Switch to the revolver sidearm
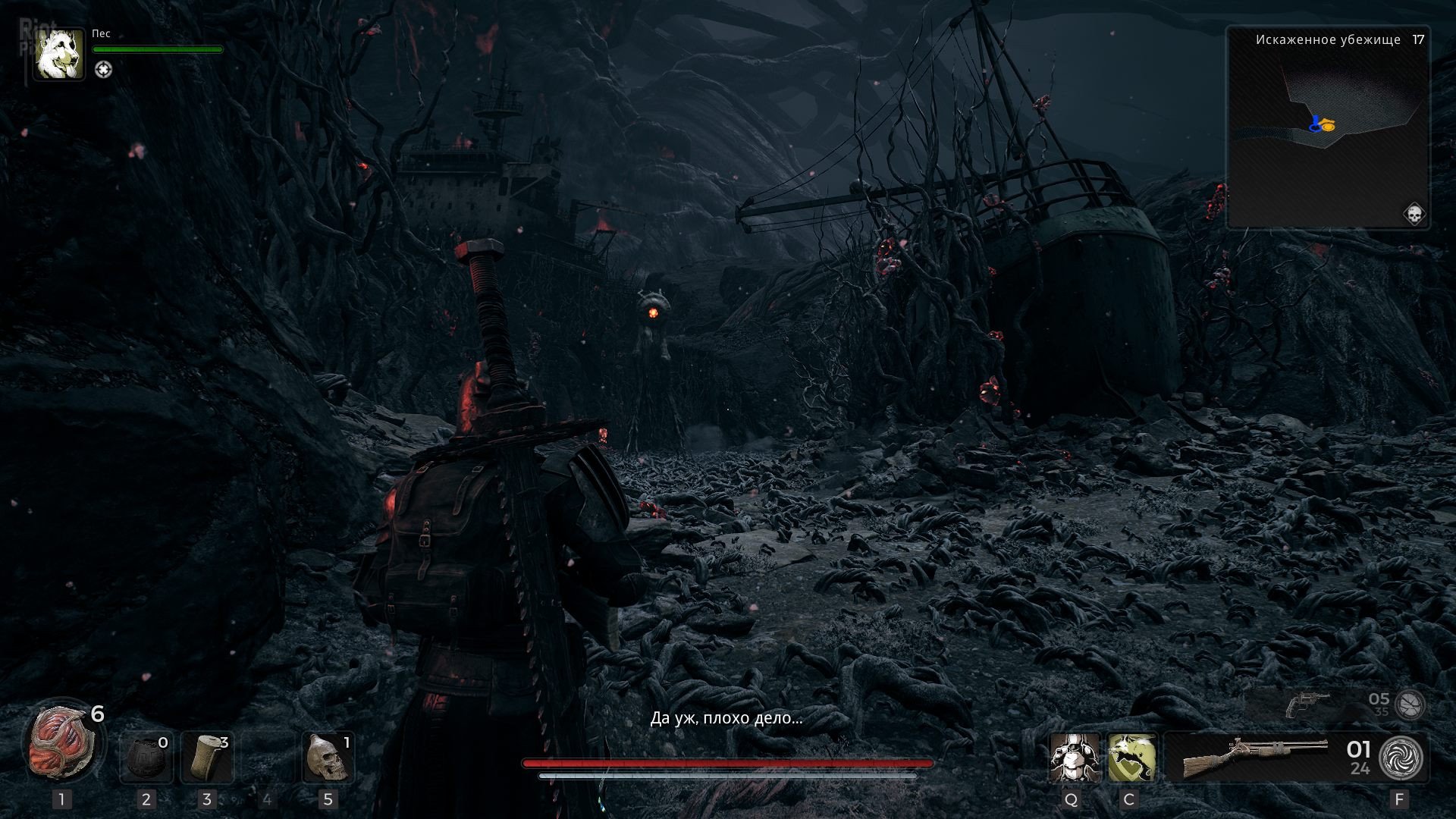1456x819 pixels. pyautogui.click(x=1309, y=705)
